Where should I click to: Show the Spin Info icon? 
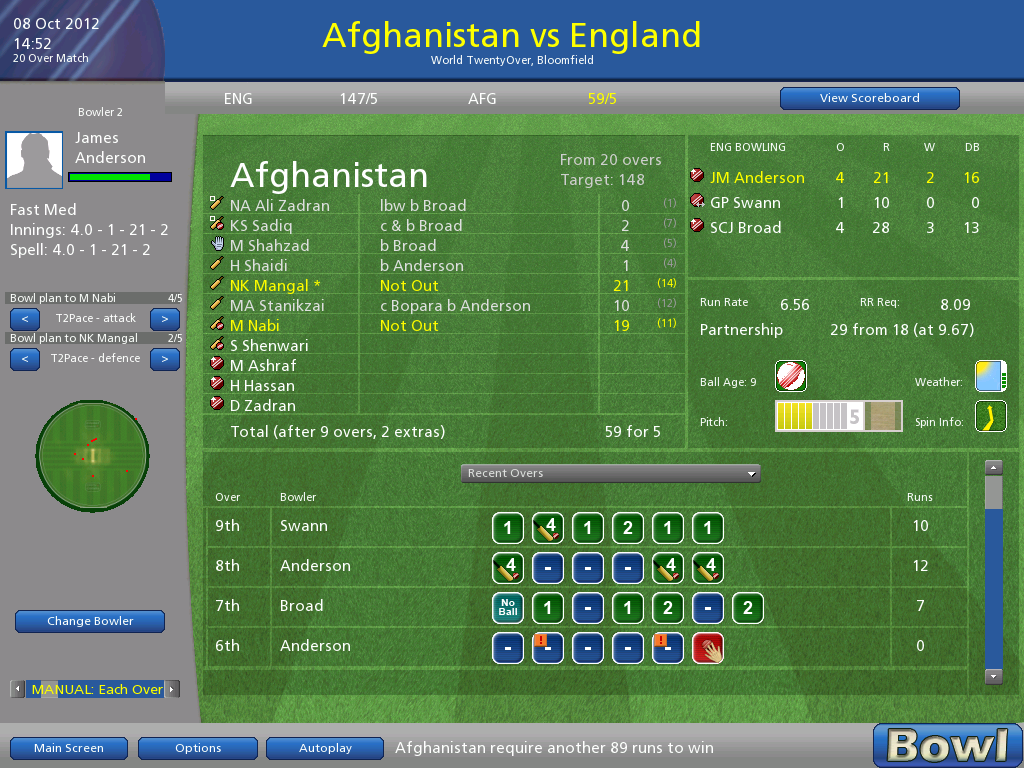990,416
